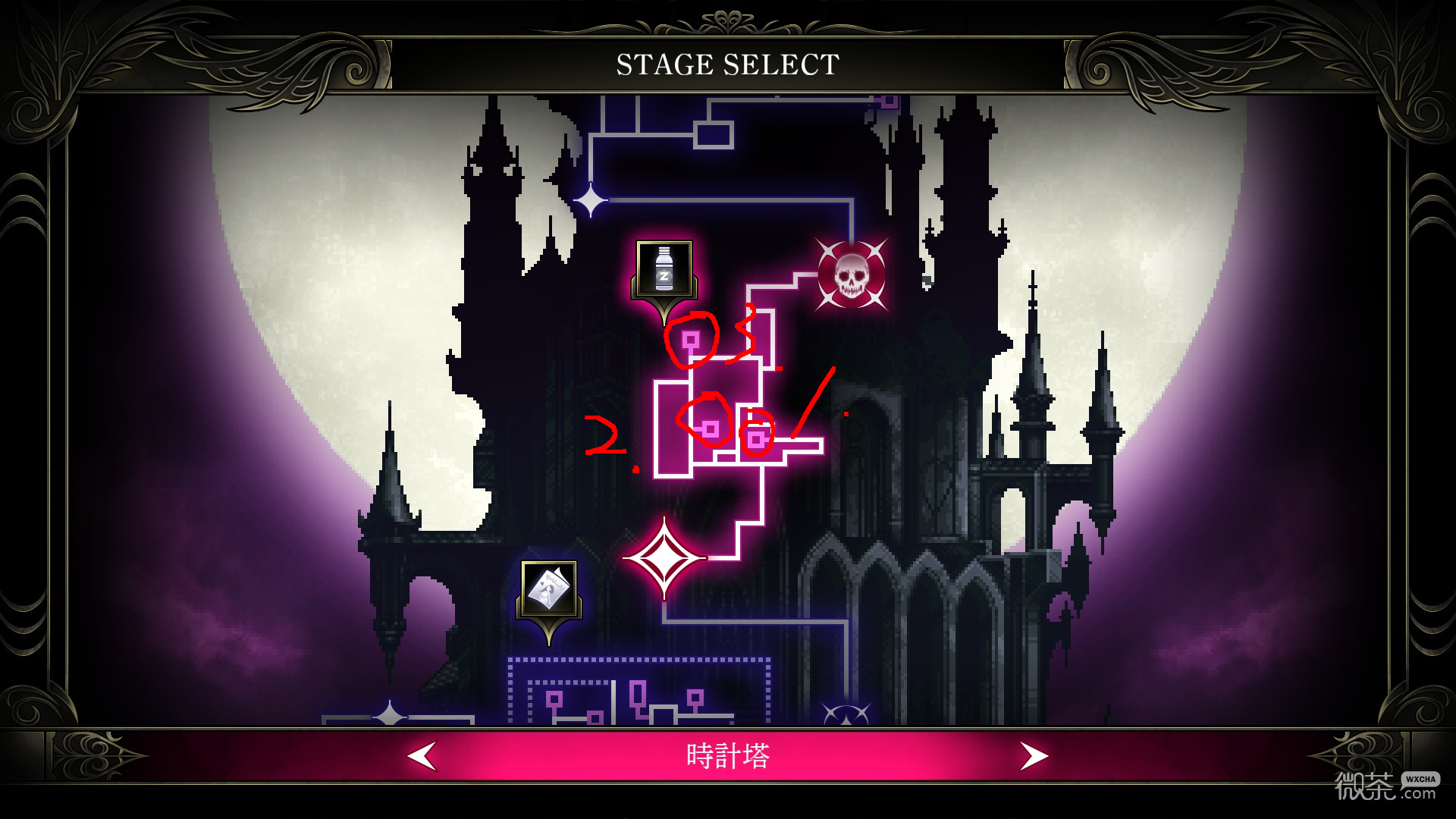1456x819 pixels.
Task: Select the room circled with number 1
Action: (x=755, y=438)
